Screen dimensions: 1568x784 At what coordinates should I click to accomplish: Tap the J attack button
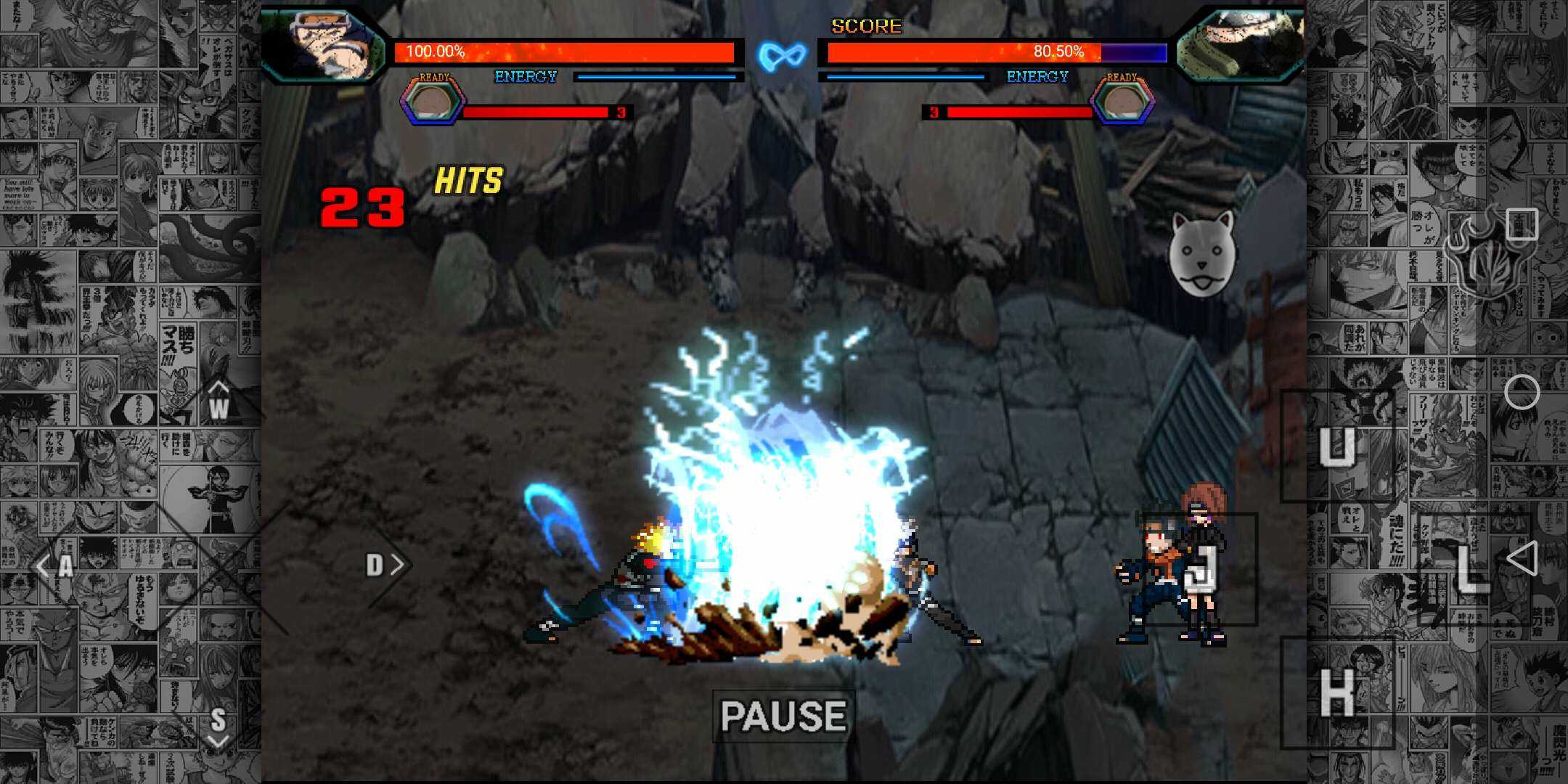click(1201, 569)
